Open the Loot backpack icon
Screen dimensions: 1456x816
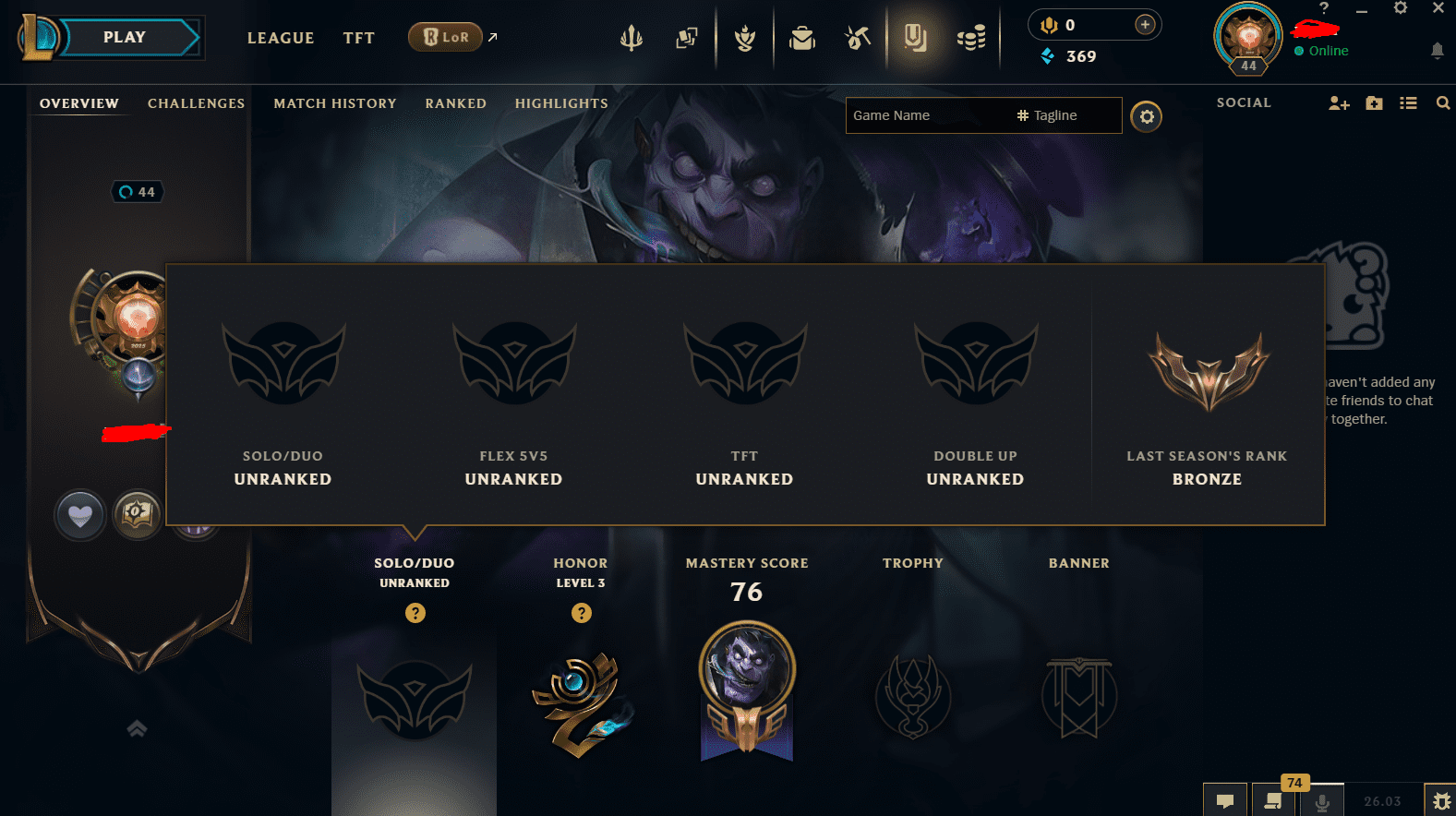802,39
